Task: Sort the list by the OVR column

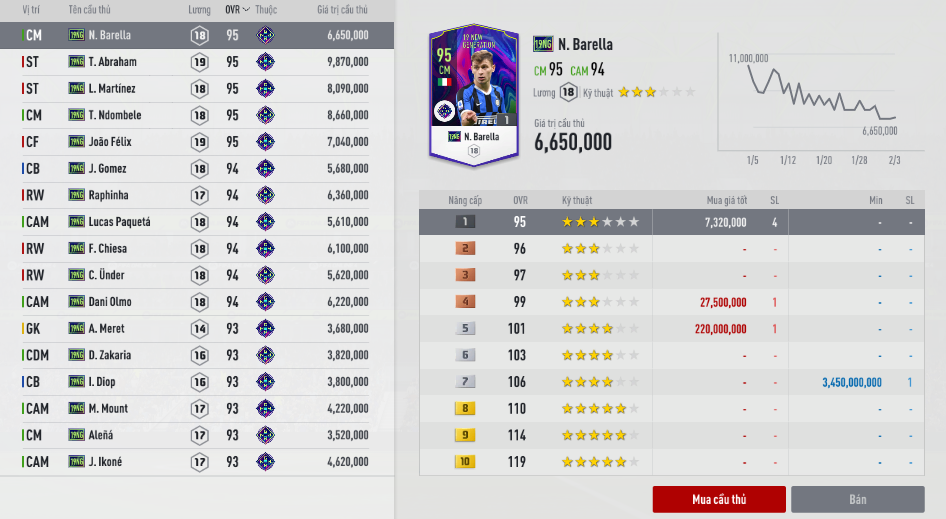Action: tap(236, 10)
